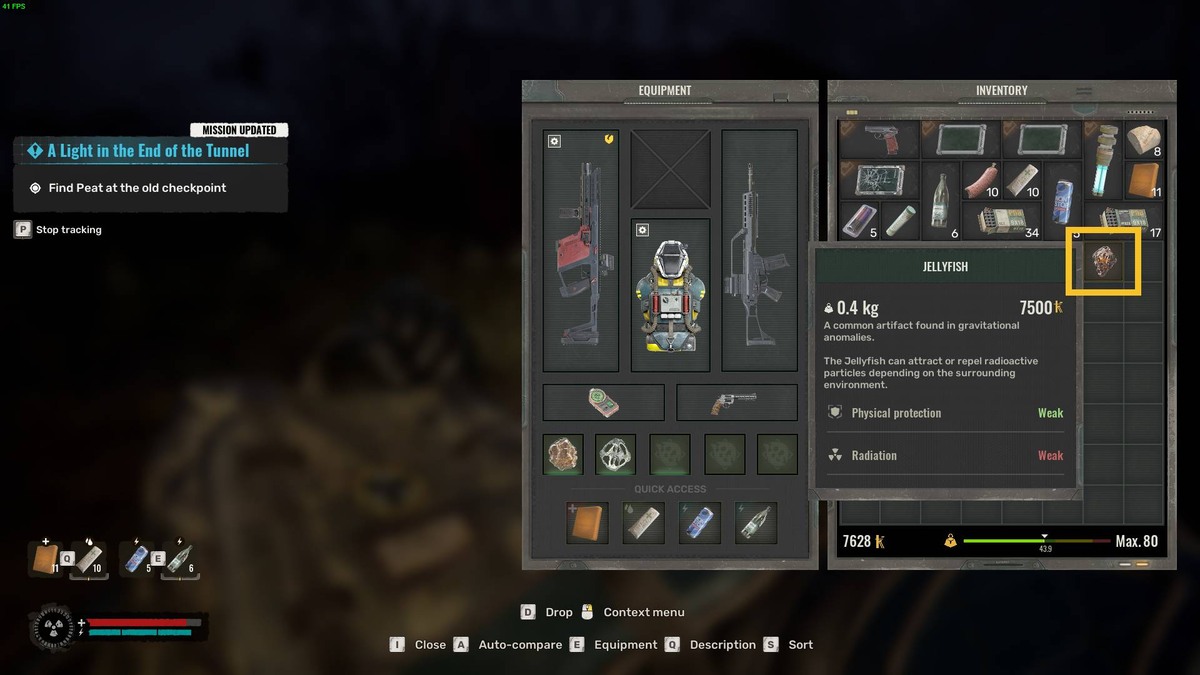The width and height of the screenshot is (1200, 675).
Task: Select the Jellyfish artifact in inventory
Action: click(x=1104, y=261)
